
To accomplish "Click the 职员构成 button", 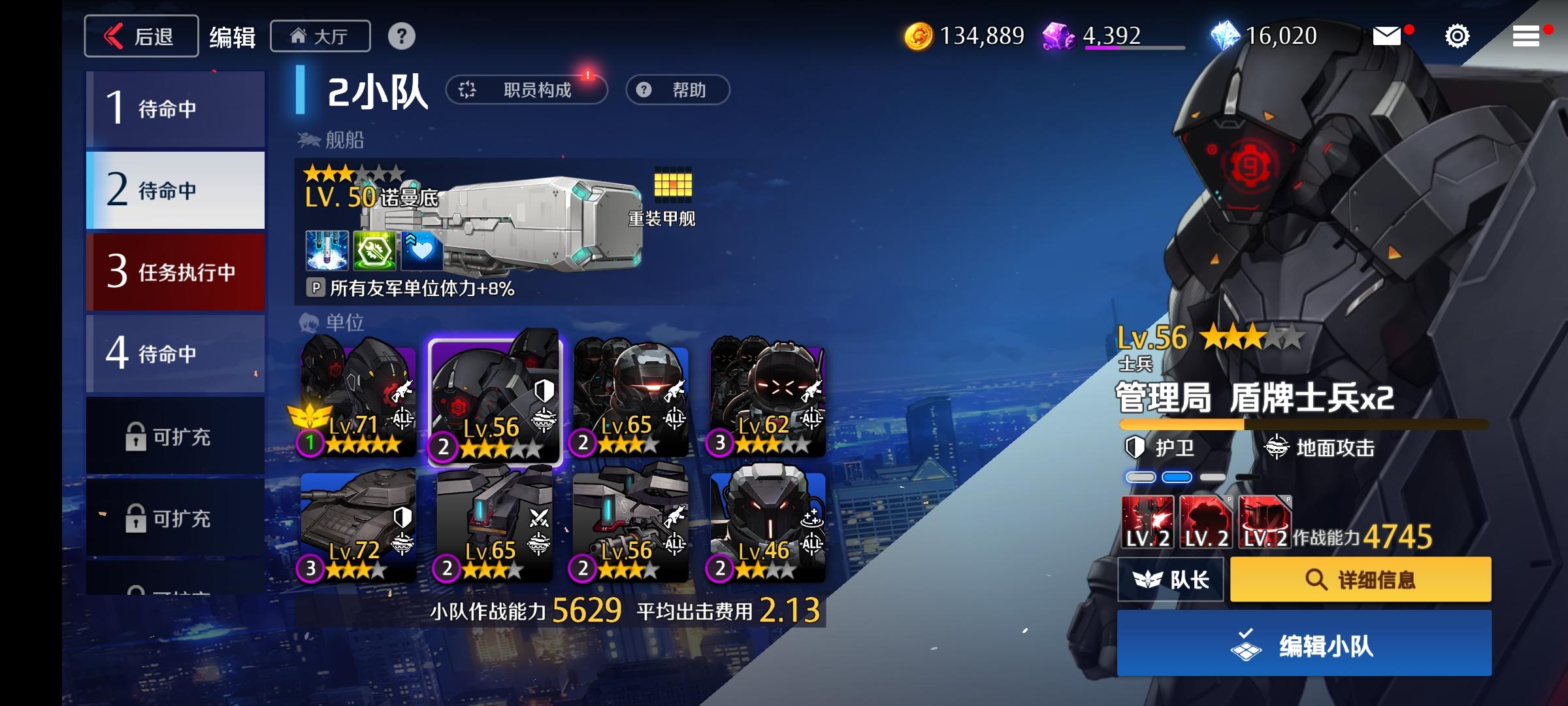I will (528, 90).
